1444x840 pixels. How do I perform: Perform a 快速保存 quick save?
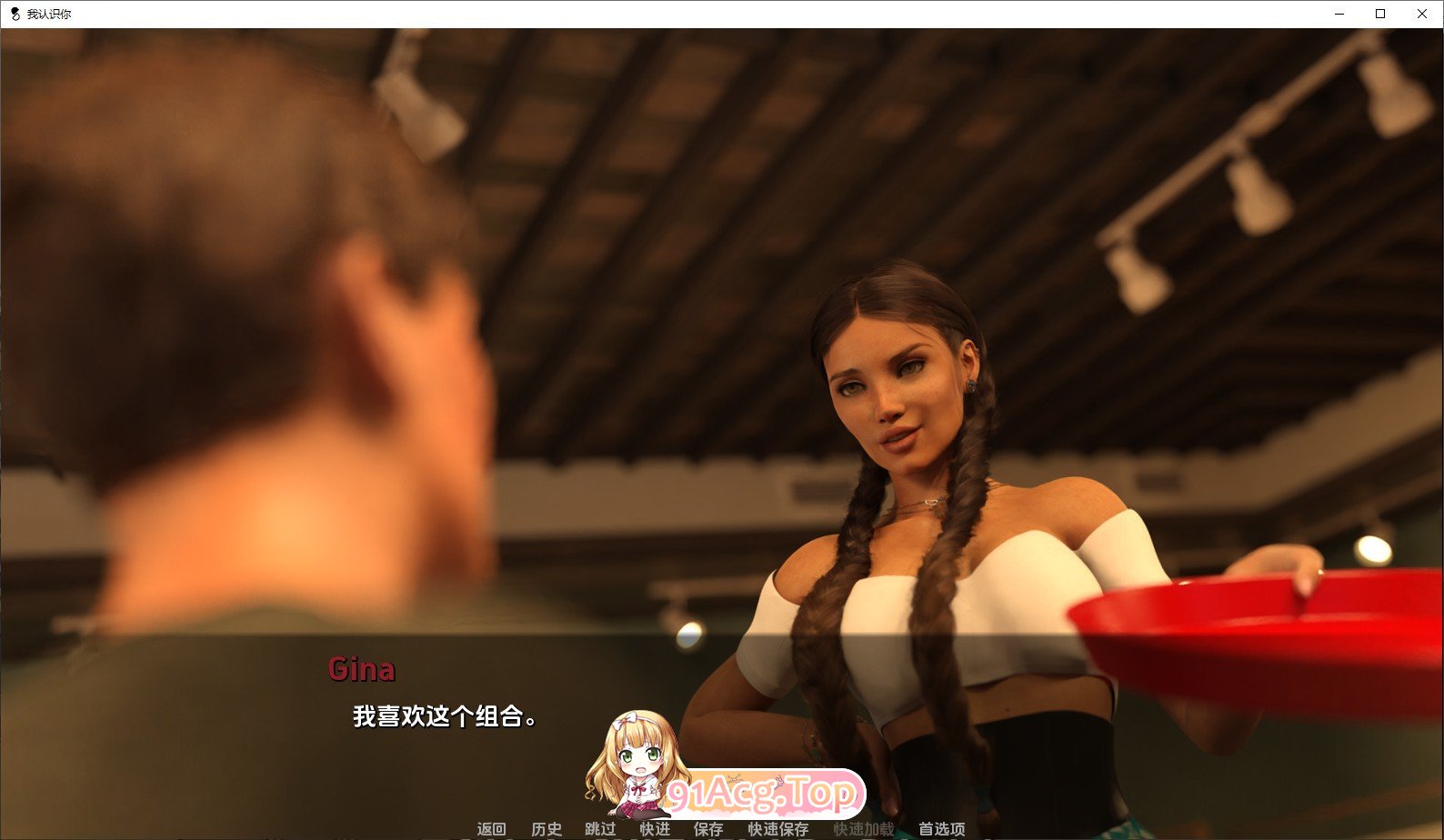(777, 829)
